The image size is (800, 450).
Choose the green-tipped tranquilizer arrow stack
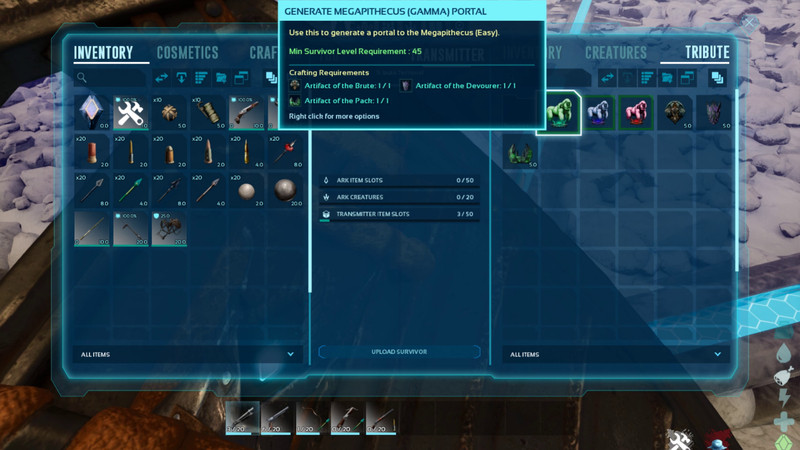click(131, 190)
